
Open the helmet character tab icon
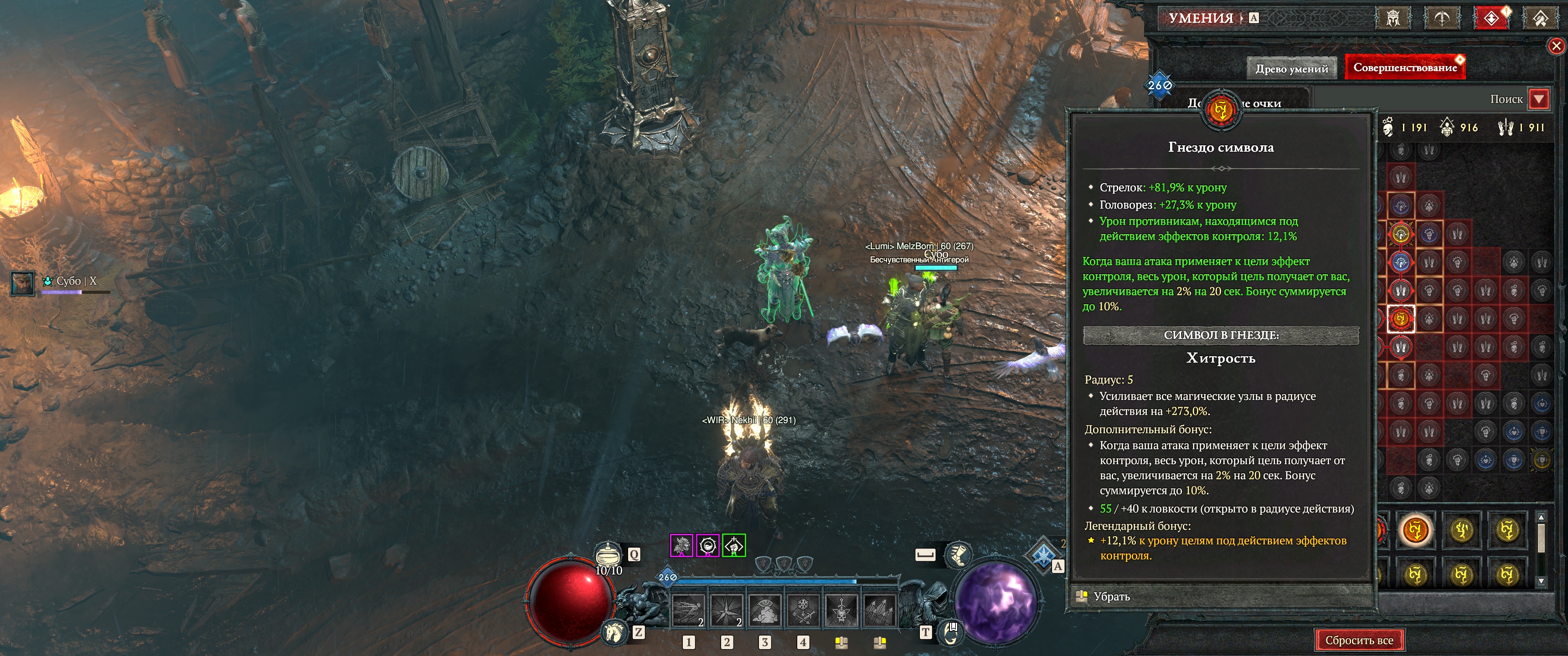pyautogui.click(x=1392, y=18)
